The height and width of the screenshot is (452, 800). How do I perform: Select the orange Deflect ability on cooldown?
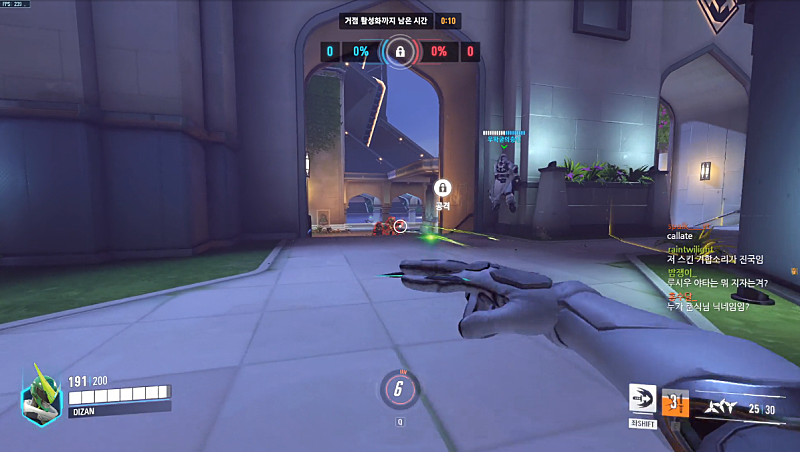676,400
